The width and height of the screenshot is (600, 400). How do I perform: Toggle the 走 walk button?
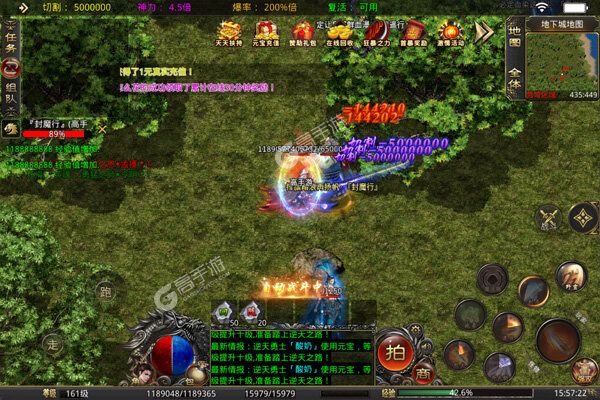(55, 342)
